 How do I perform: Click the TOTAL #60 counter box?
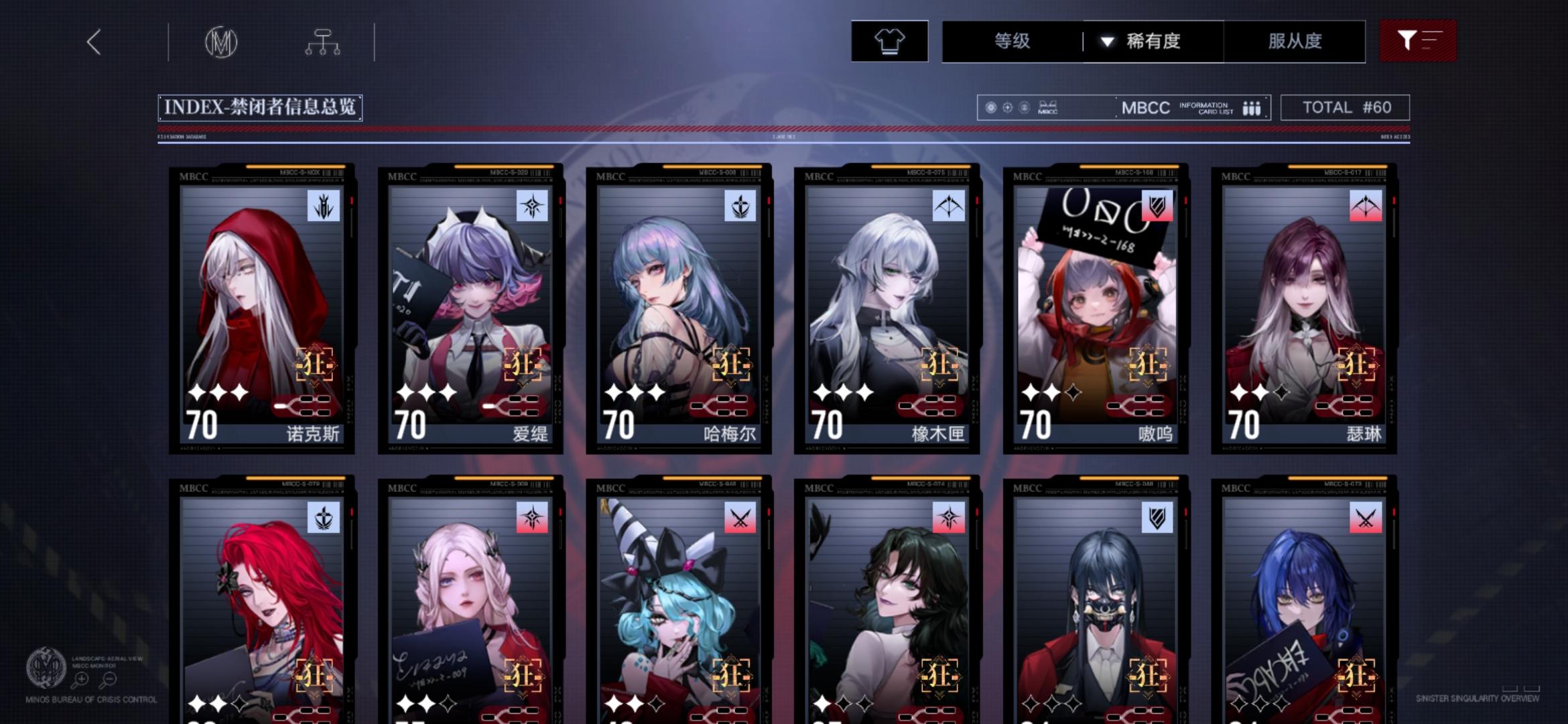1344,107
